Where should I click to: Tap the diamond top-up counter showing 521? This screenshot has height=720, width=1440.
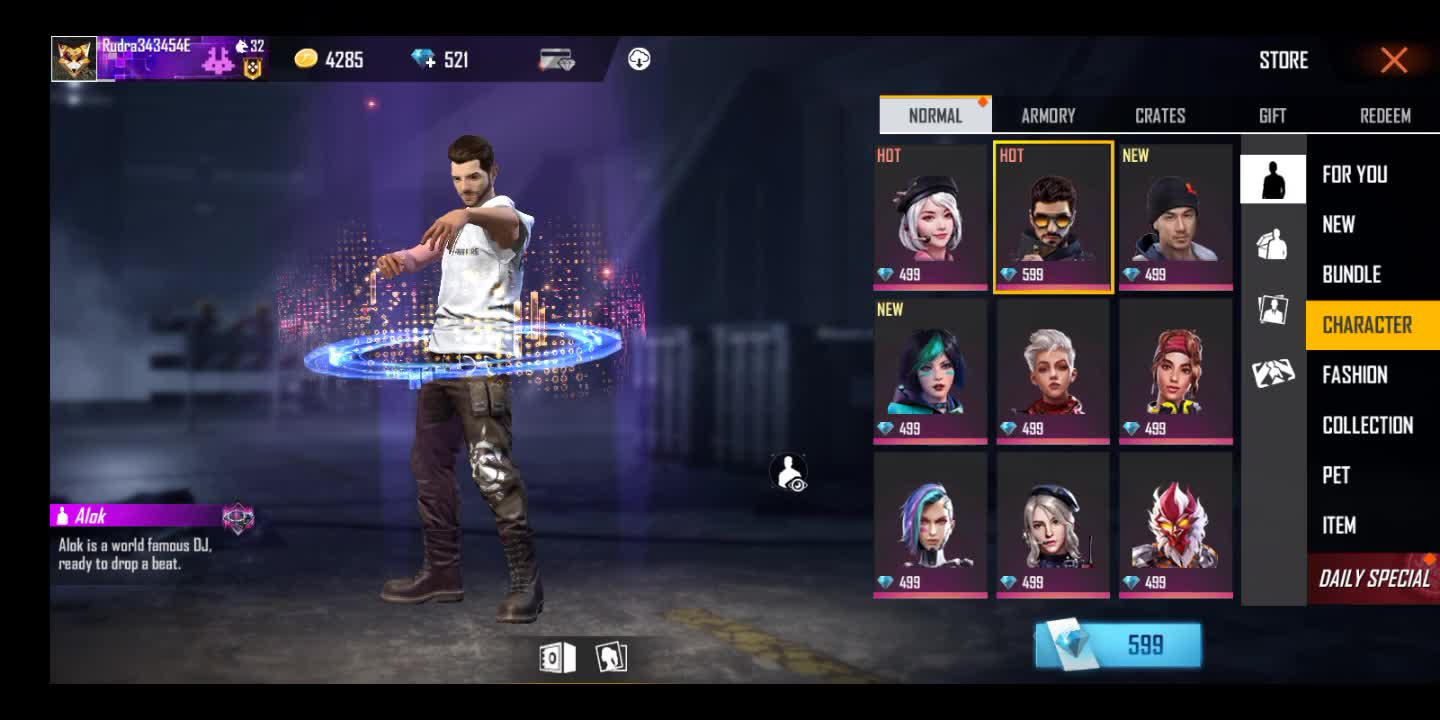(441, 60)
